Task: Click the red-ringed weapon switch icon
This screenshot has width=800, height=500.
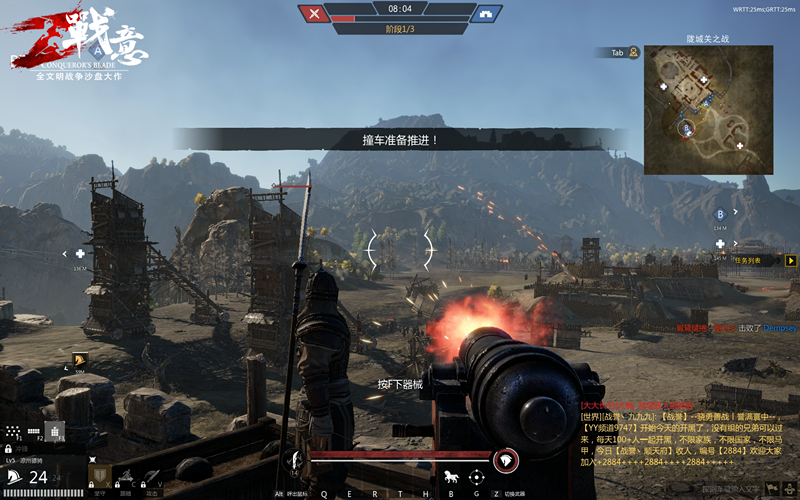Action: [506, 459]
